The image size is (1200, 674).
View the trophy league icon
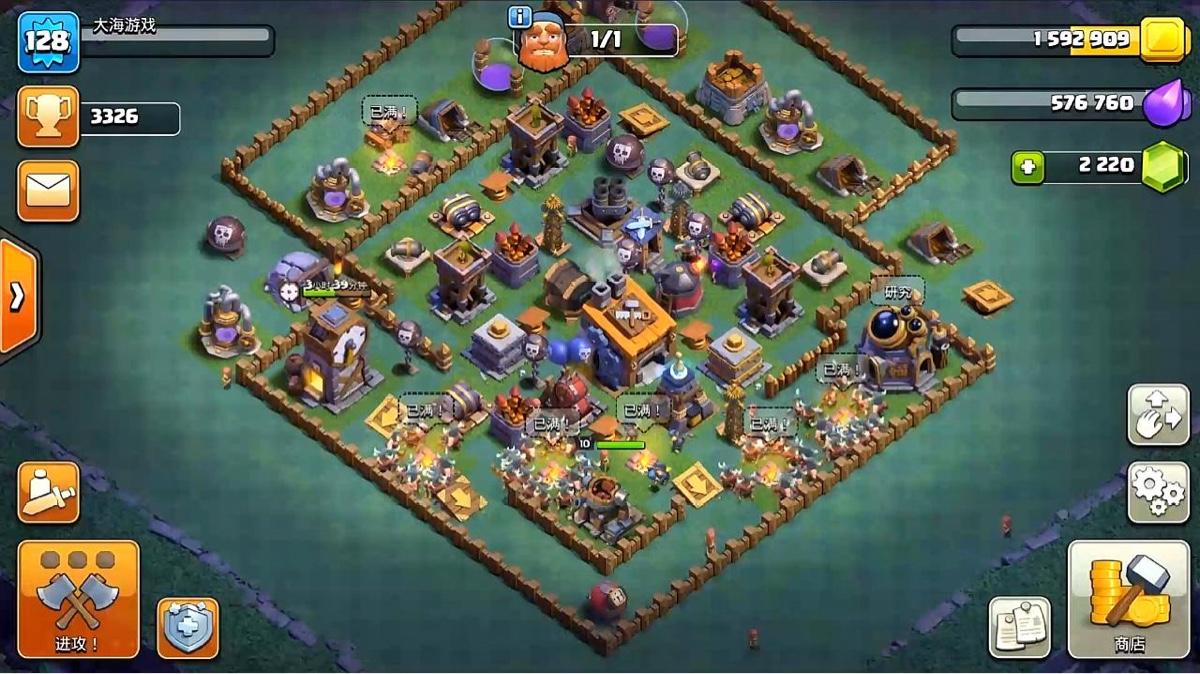pyautogui.click(x=48, y=118)
